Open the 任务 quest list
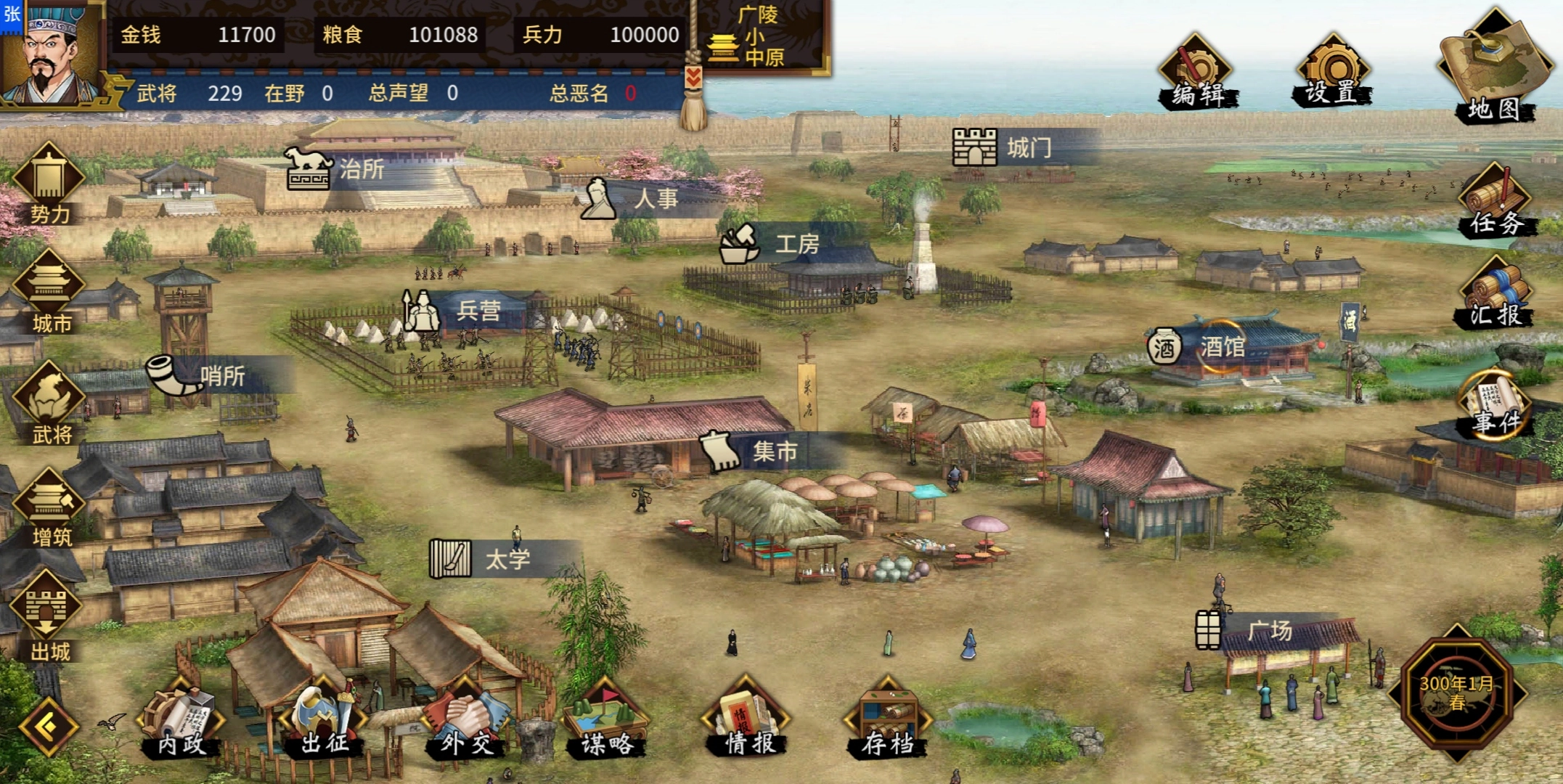The image size is (1563, 784). tap(1495, 202)
